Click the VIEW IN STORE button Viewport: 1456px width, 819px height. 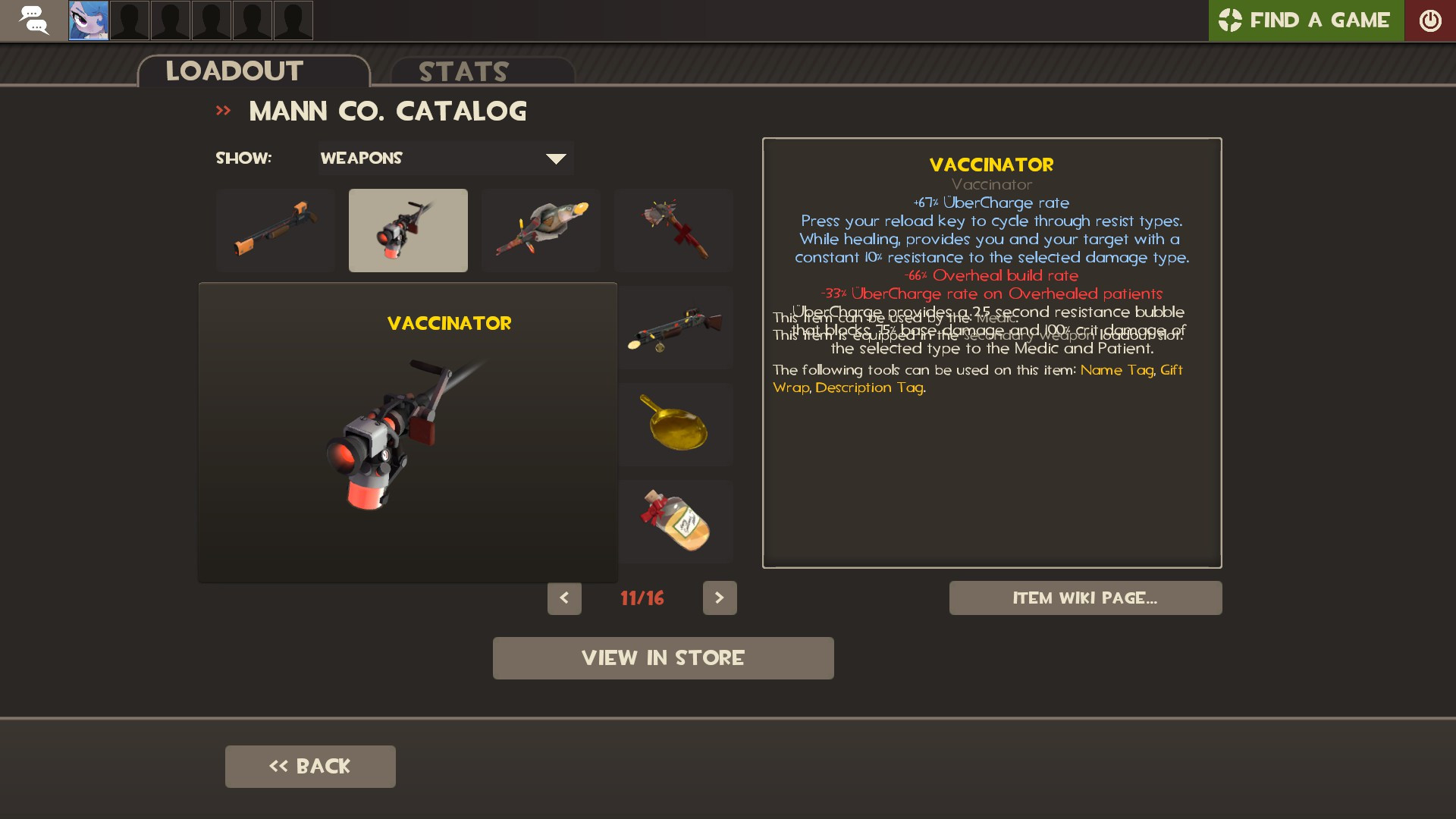coord(664,657)
